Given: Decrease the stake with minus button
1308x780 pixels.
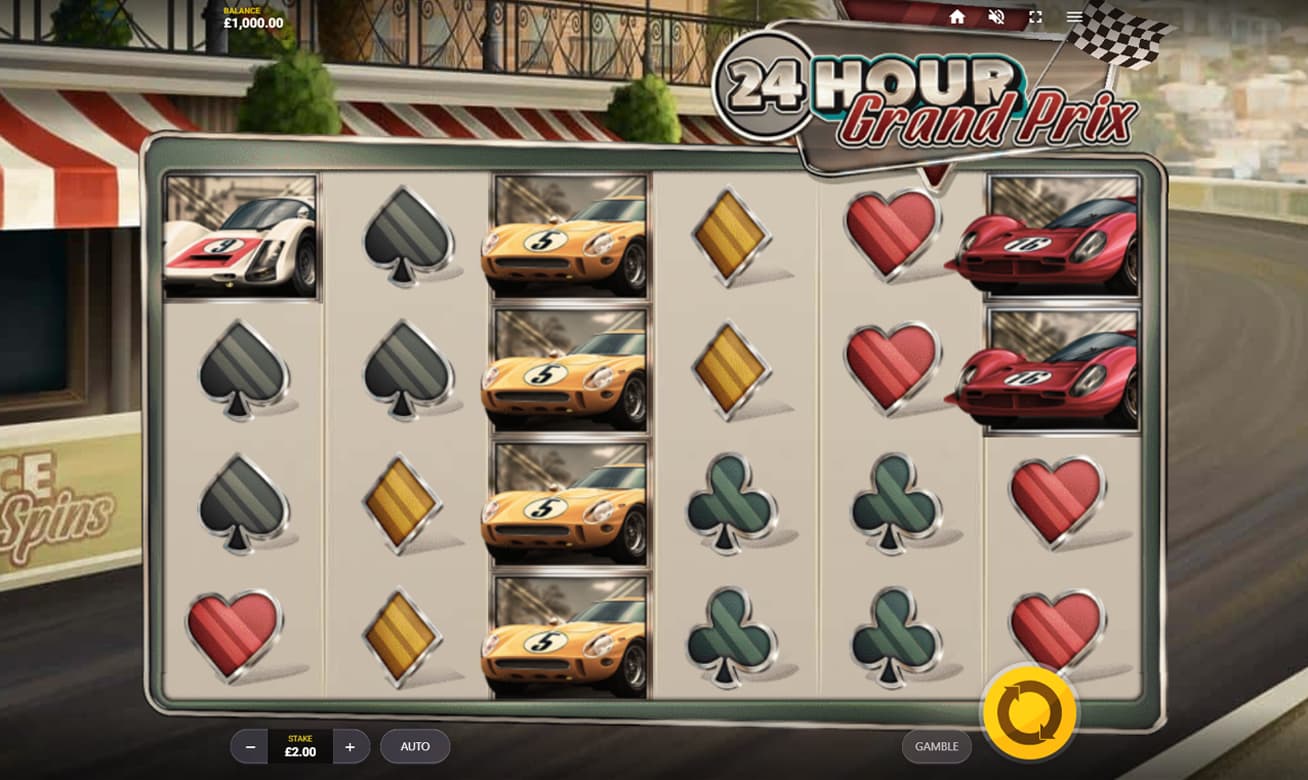Looking at the screenshot, I should click(250, 747).
